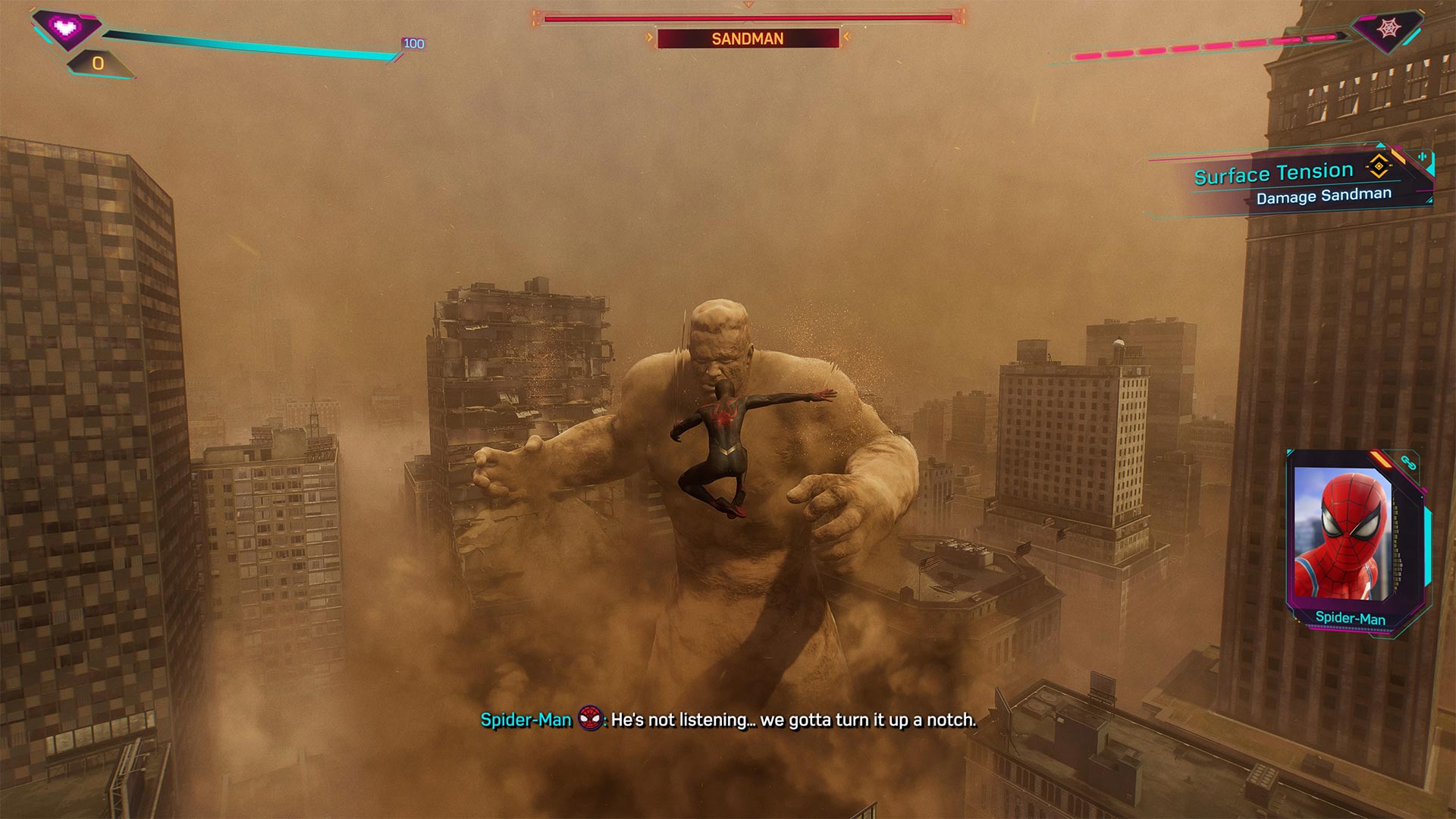This screenshot has width=1456, height=819.
Task: Select the Sandman boss name plate
Action: tap(748, 39)
